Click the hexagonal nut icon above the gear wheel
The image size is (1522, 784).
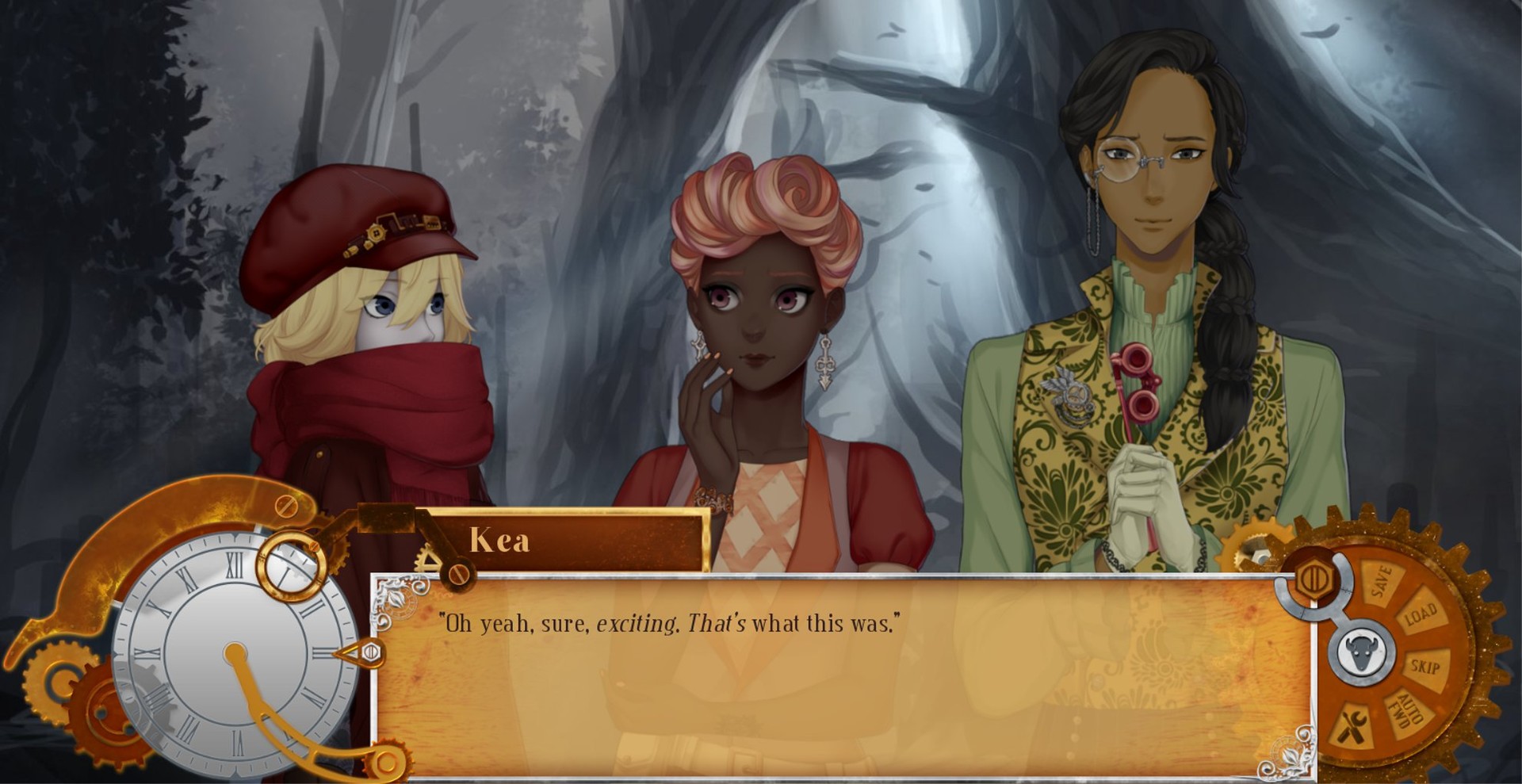[1314, 577]
